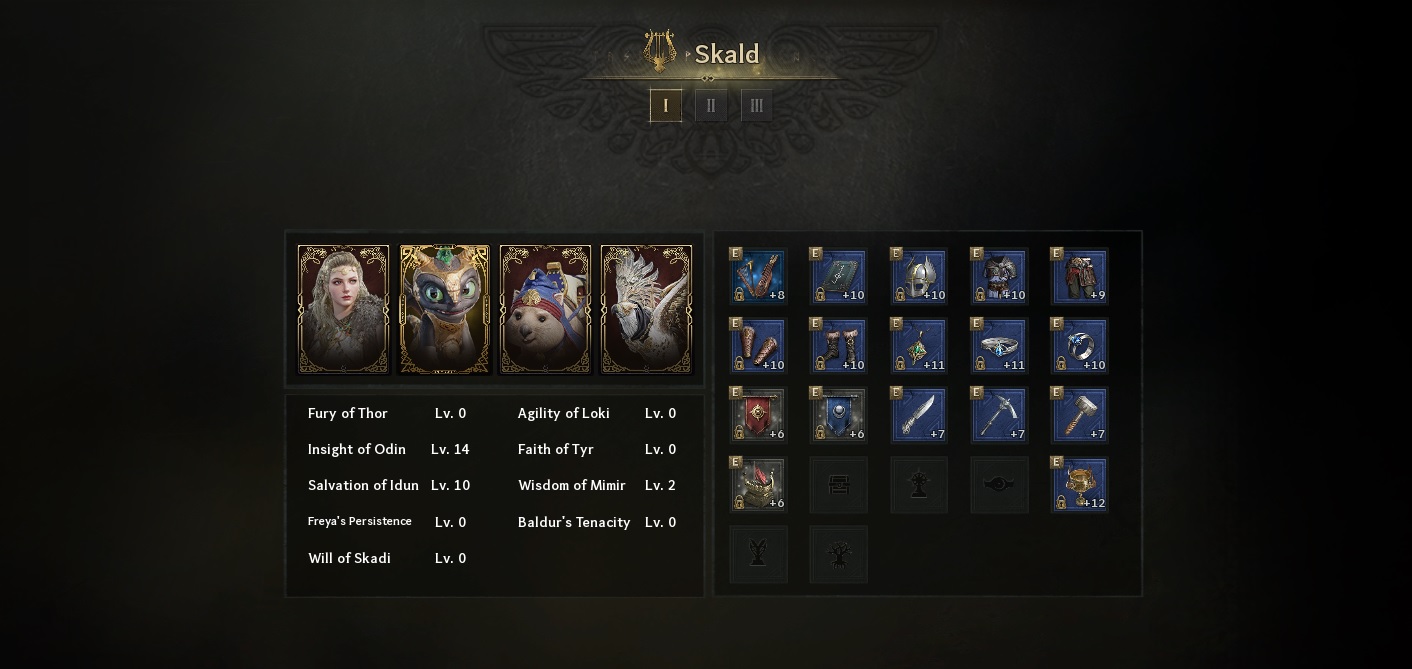Inspect the golden trophy cup slot
This screenshot has width=1412, height=669.
1079,485
